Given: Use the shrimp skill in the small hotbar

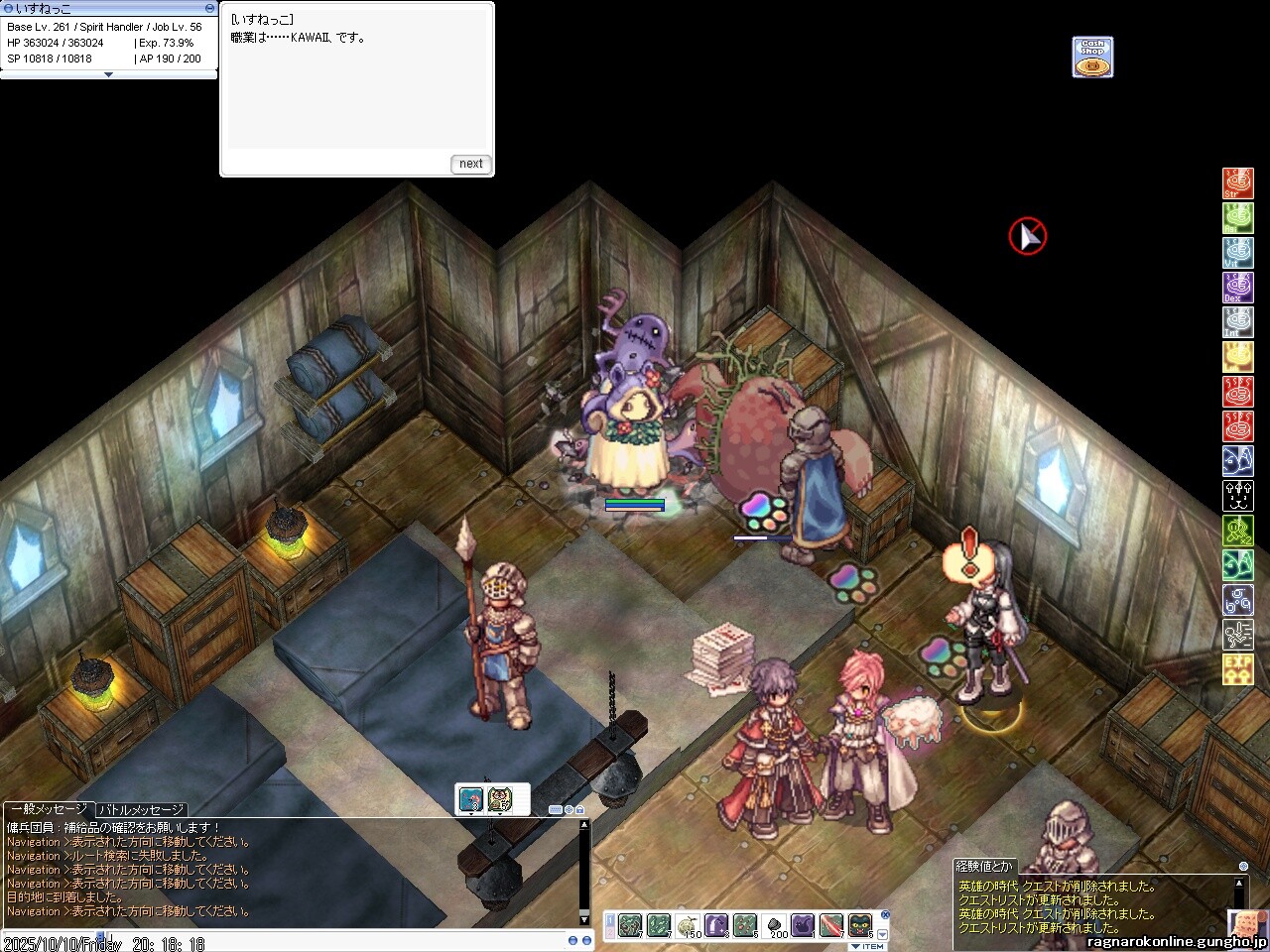Looking at the screenshot, I should pos(470,799).
